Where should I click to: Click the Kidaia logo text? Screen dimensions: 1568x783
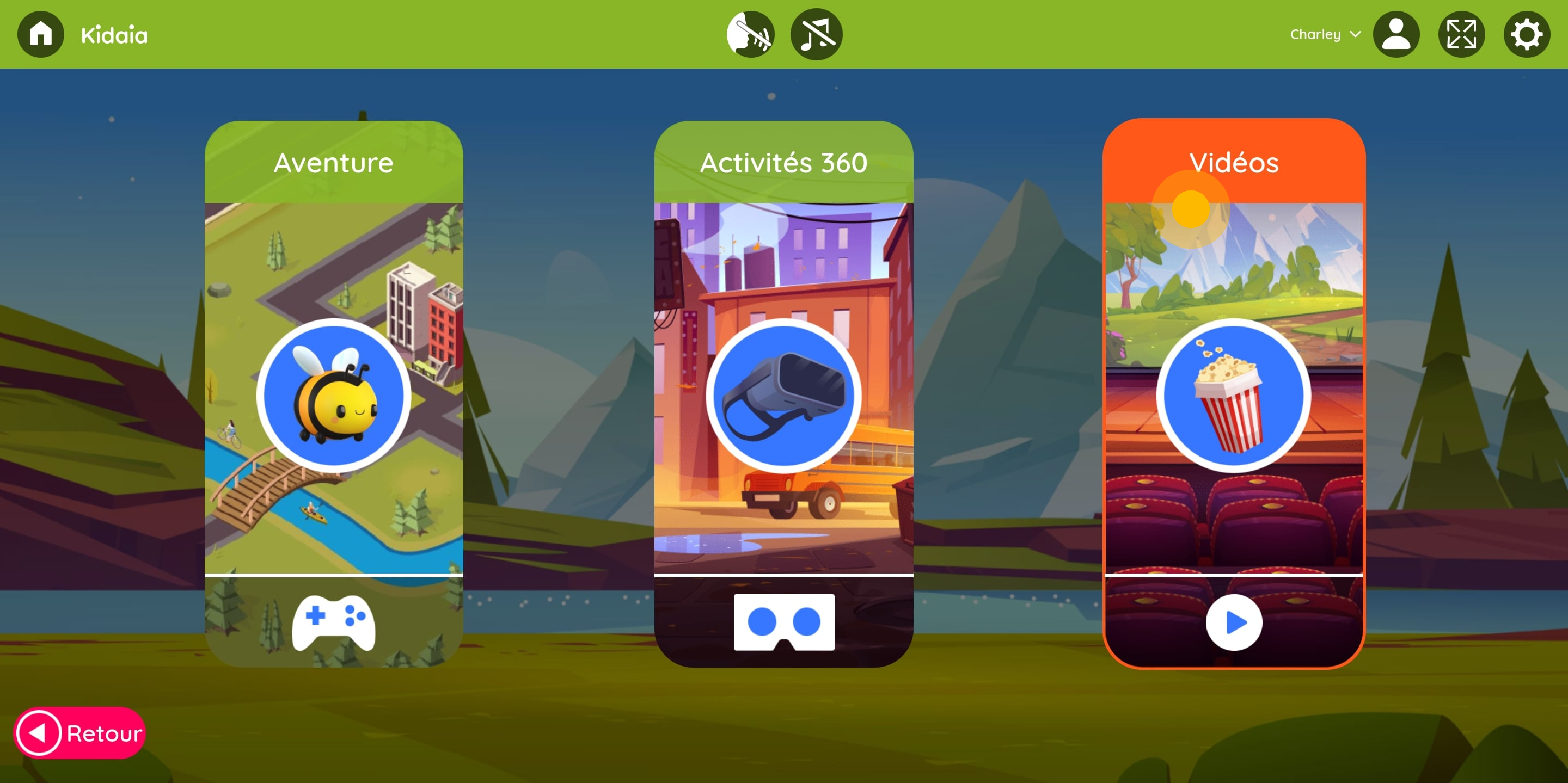coord(114,34)
